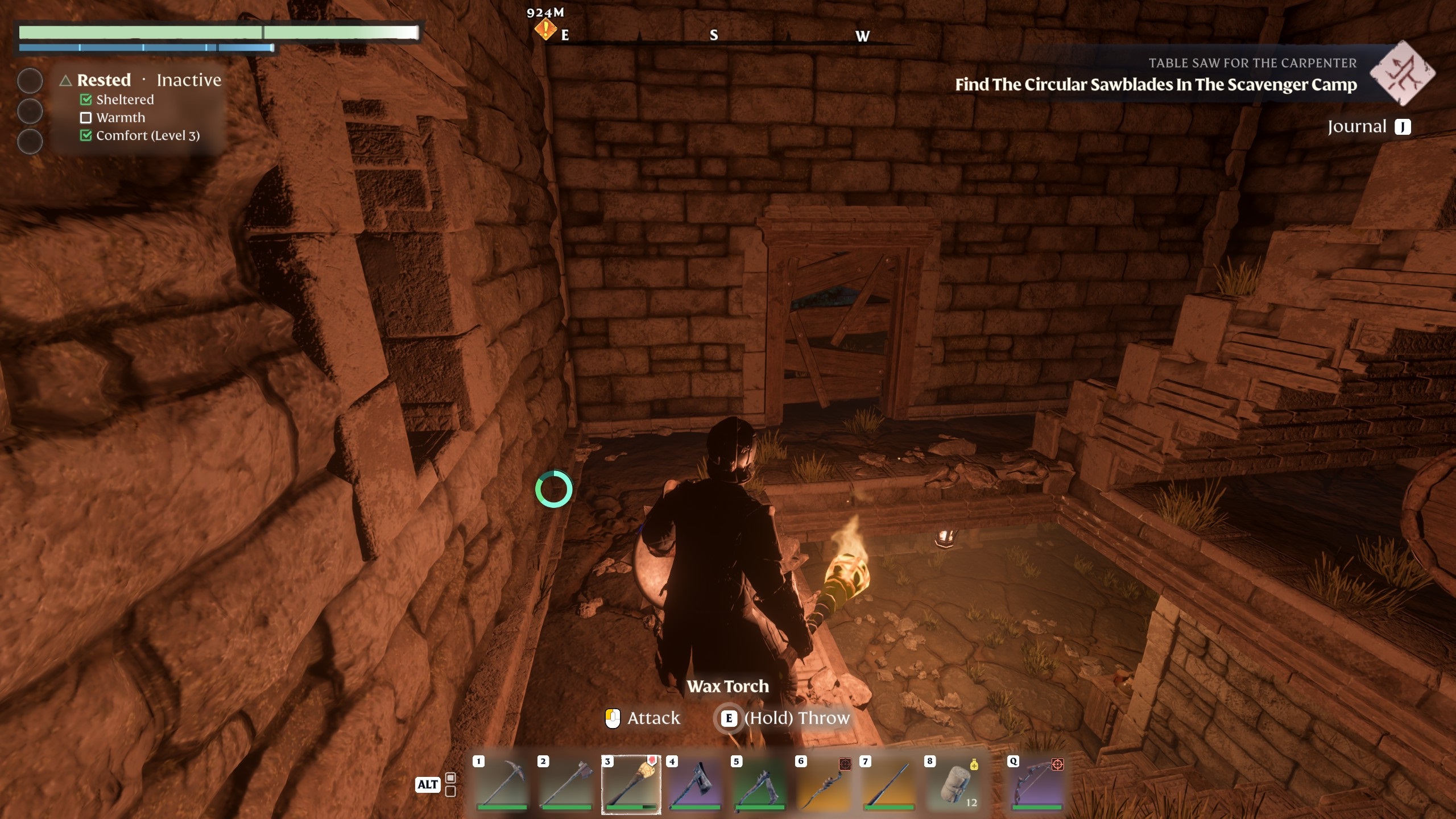
Task: Toggle the Sheltered checkbox
Action: [86, 100]
